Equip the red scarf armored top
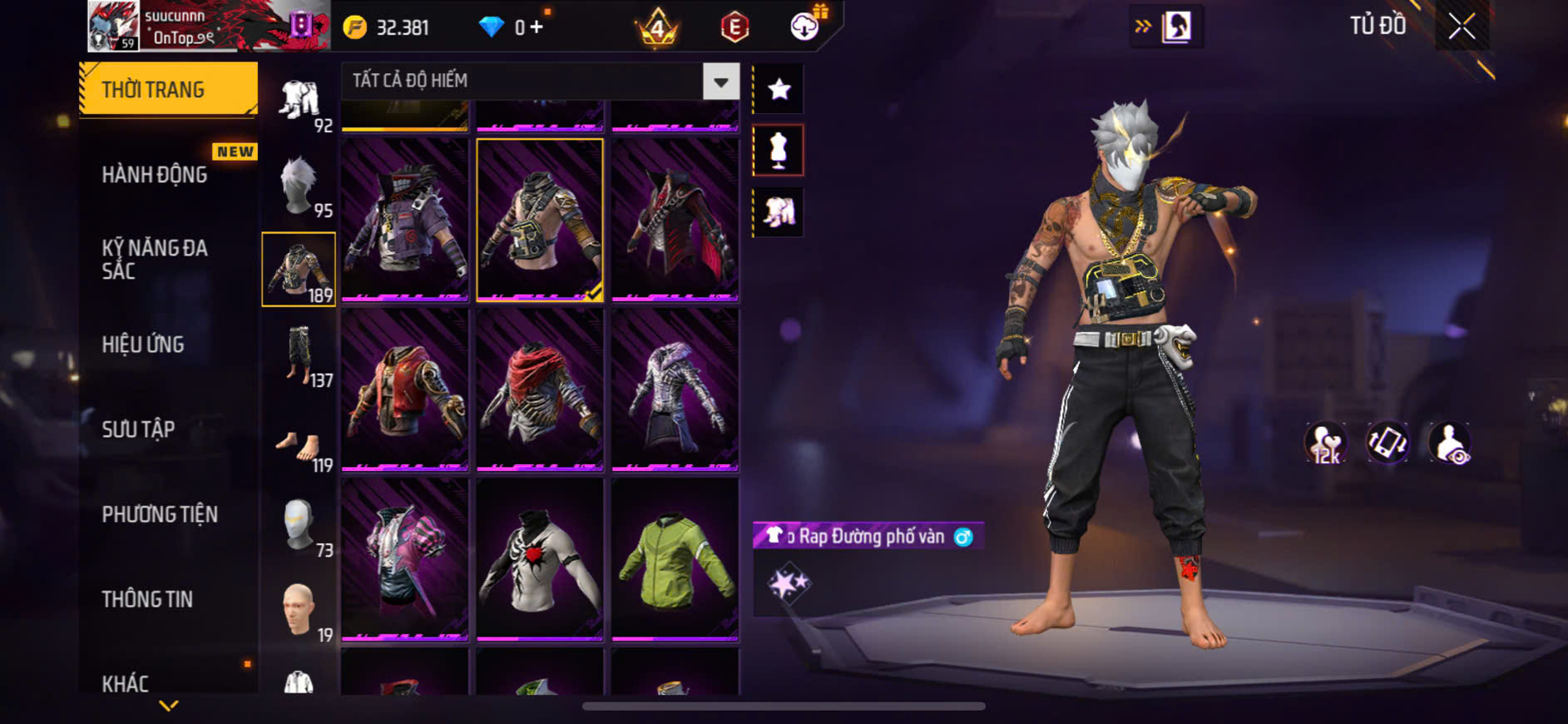1568x724 pixels. (540, 389)
